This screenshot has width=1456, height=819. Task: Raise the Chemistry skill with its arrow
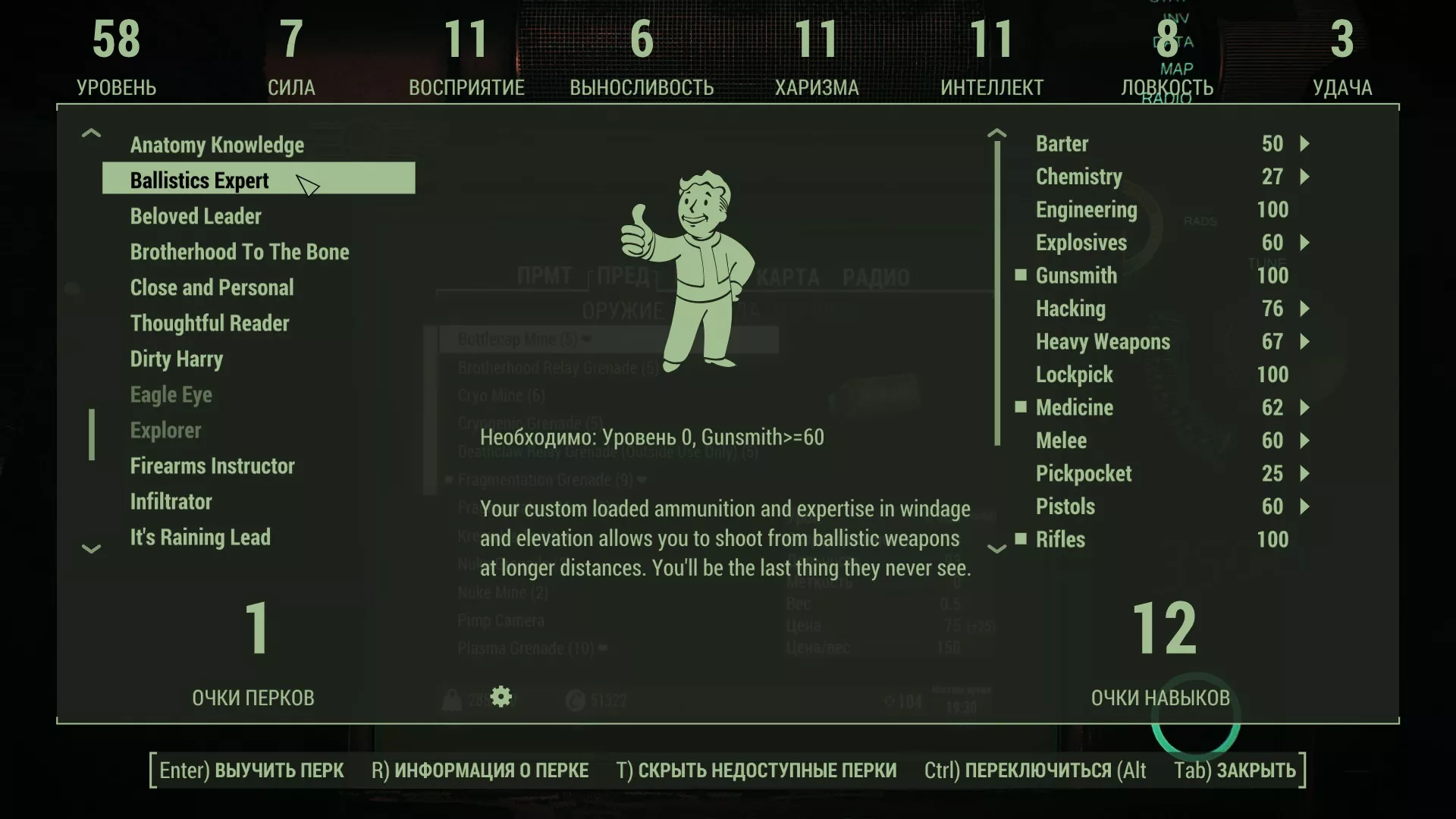1304,177
